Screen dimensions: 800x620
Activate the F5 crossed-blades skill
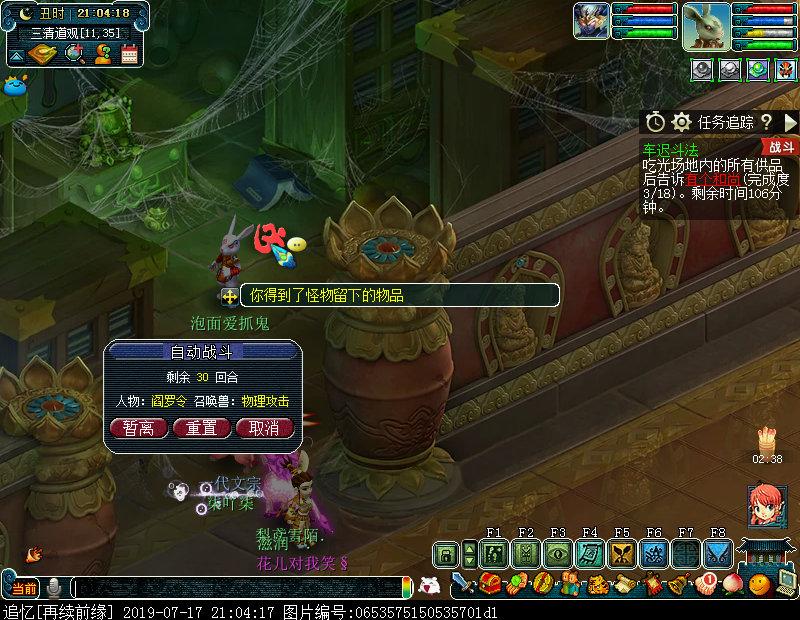pos(622,553)
